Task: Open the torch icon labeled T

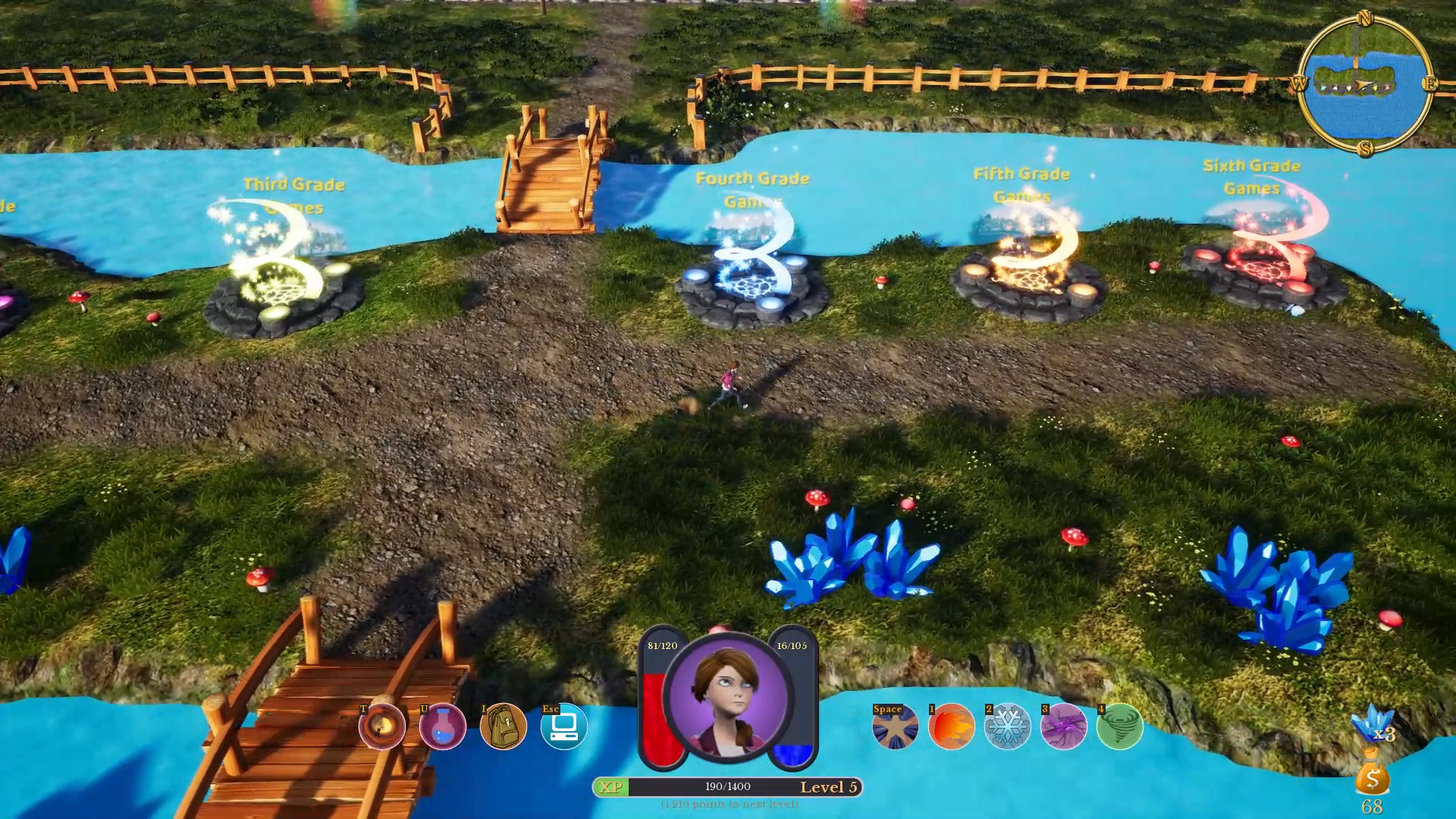Action: pyautogui.click(x=382, y=726)
